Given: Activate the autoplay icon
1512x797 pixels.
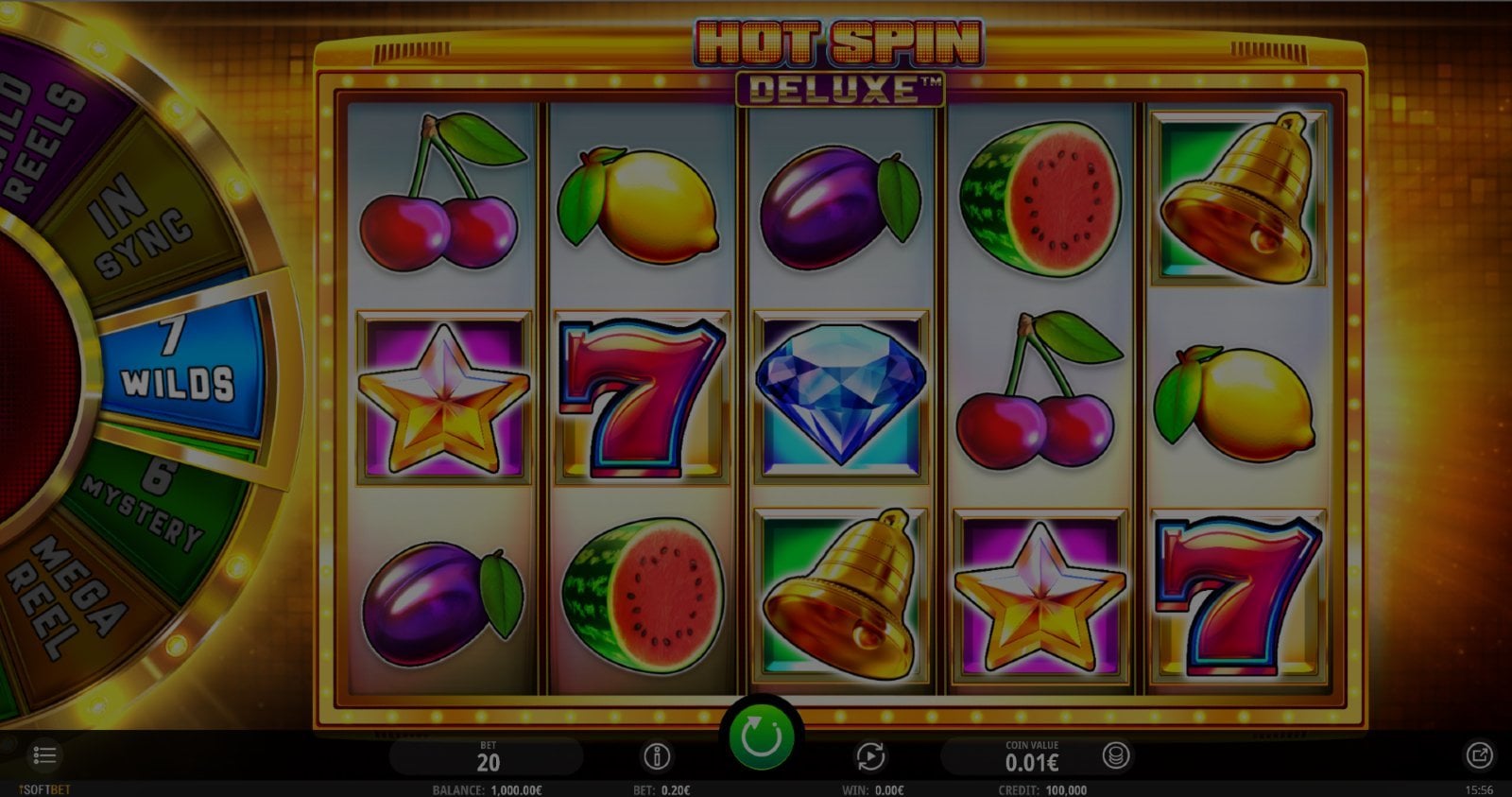Looking at the screenshot, I should 870,756.
